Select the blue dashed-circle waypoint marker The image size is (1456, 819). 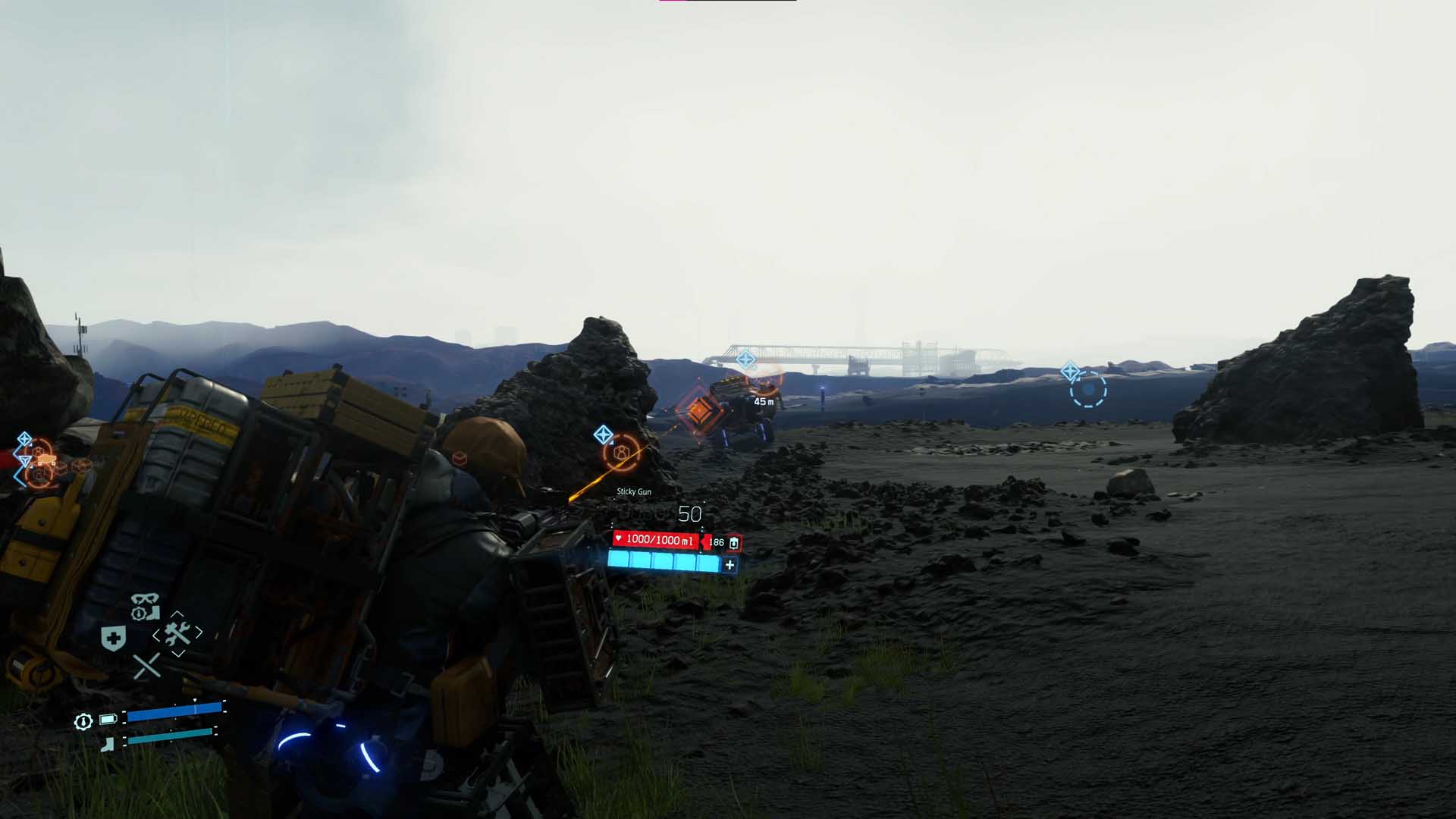tap(1088, 389)
